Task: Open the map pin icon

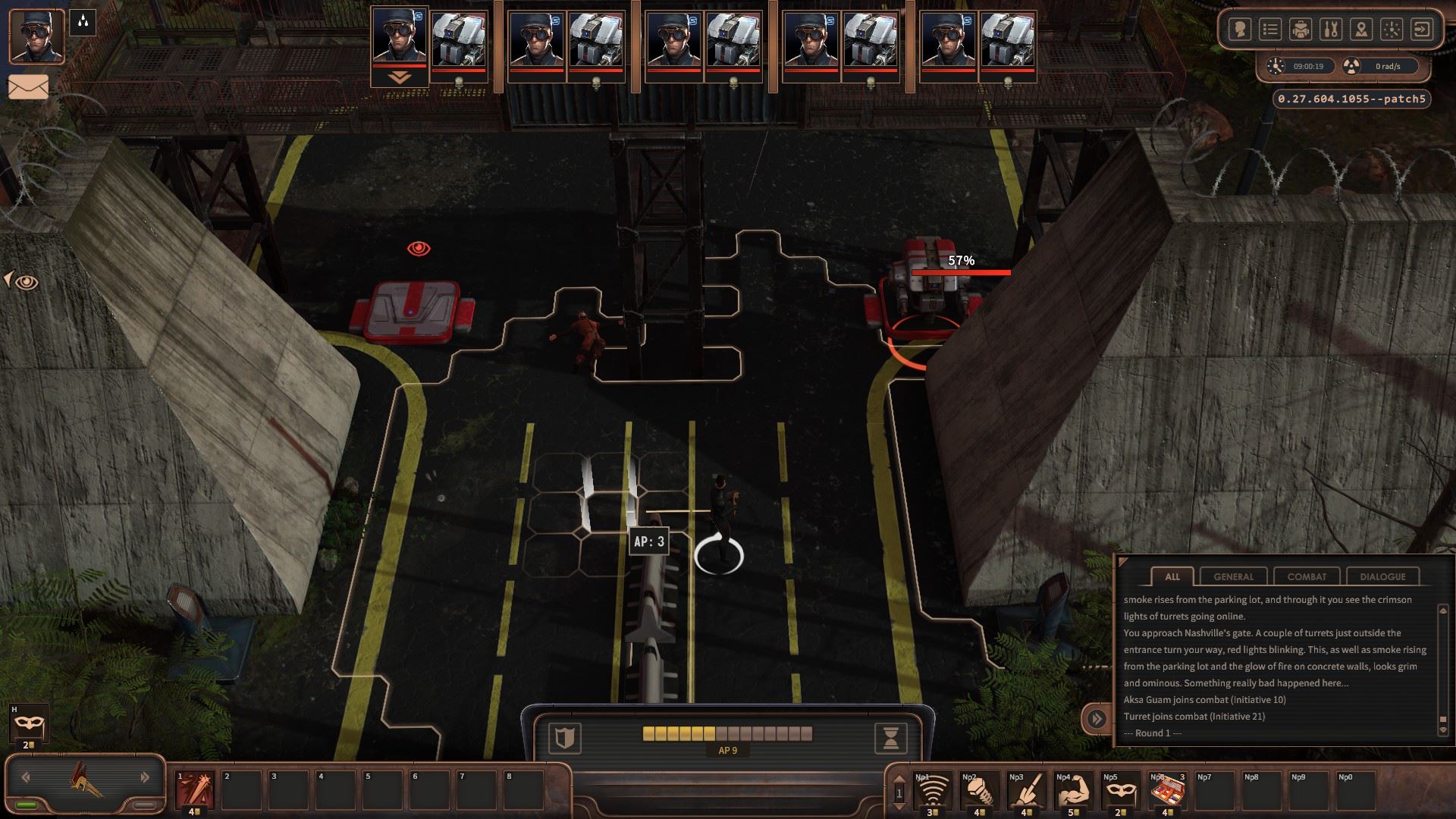Action: (x=1361, y=30)
